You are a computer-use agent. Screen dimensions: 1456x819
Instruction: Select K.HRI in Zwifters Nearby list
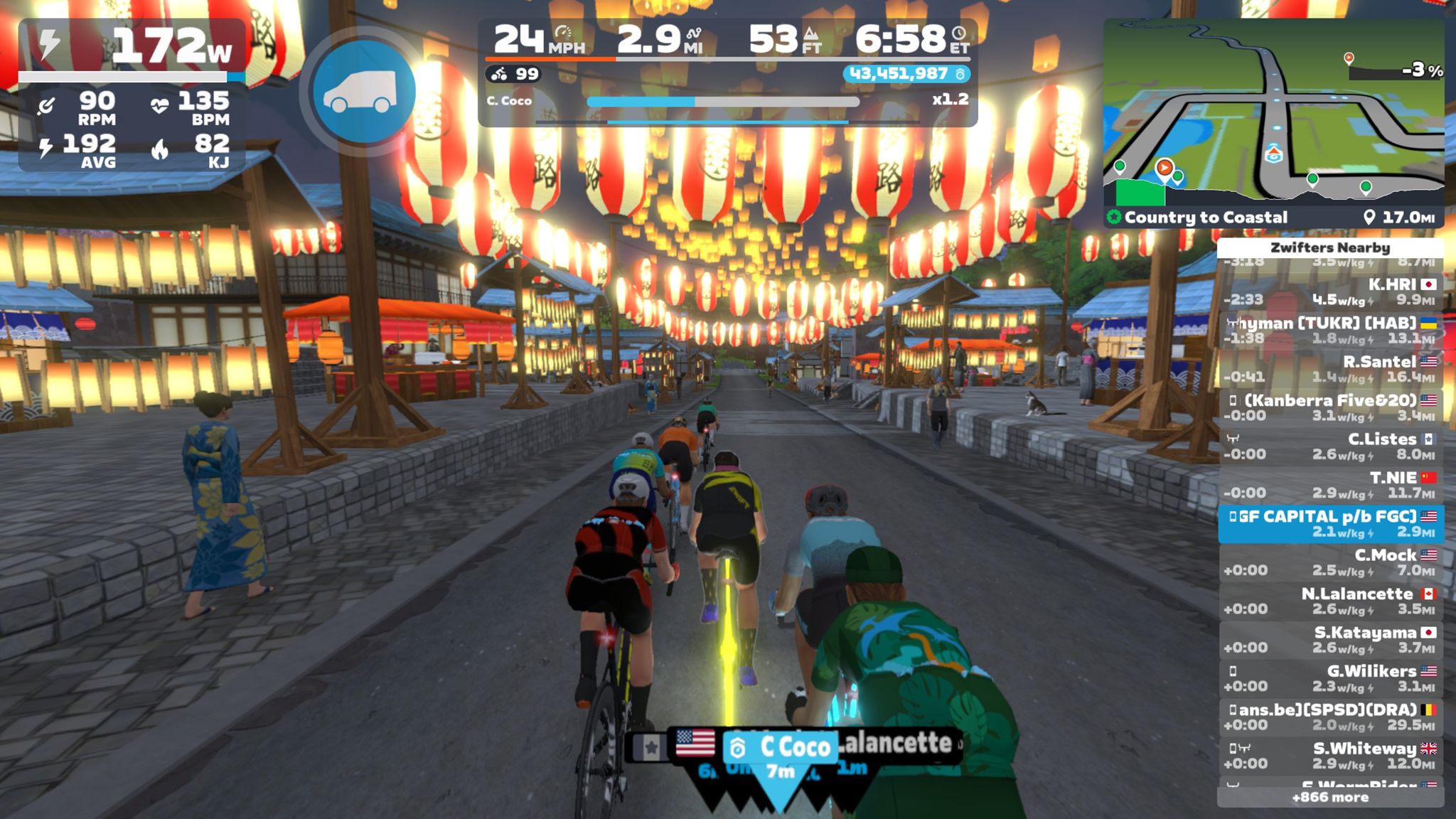pos(1330,291)
